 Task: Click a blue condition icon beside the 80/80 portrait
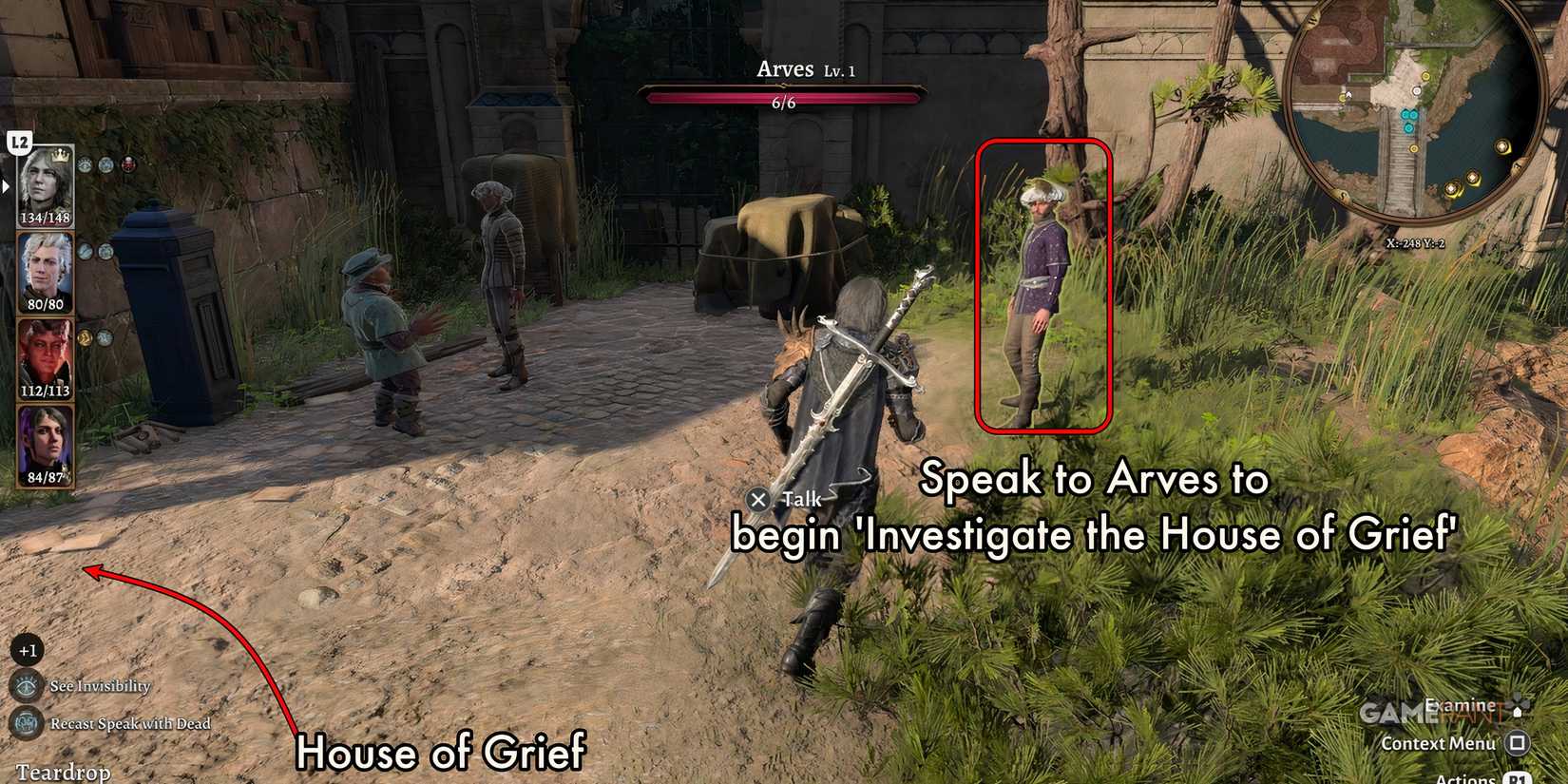(x=86, y=251)
